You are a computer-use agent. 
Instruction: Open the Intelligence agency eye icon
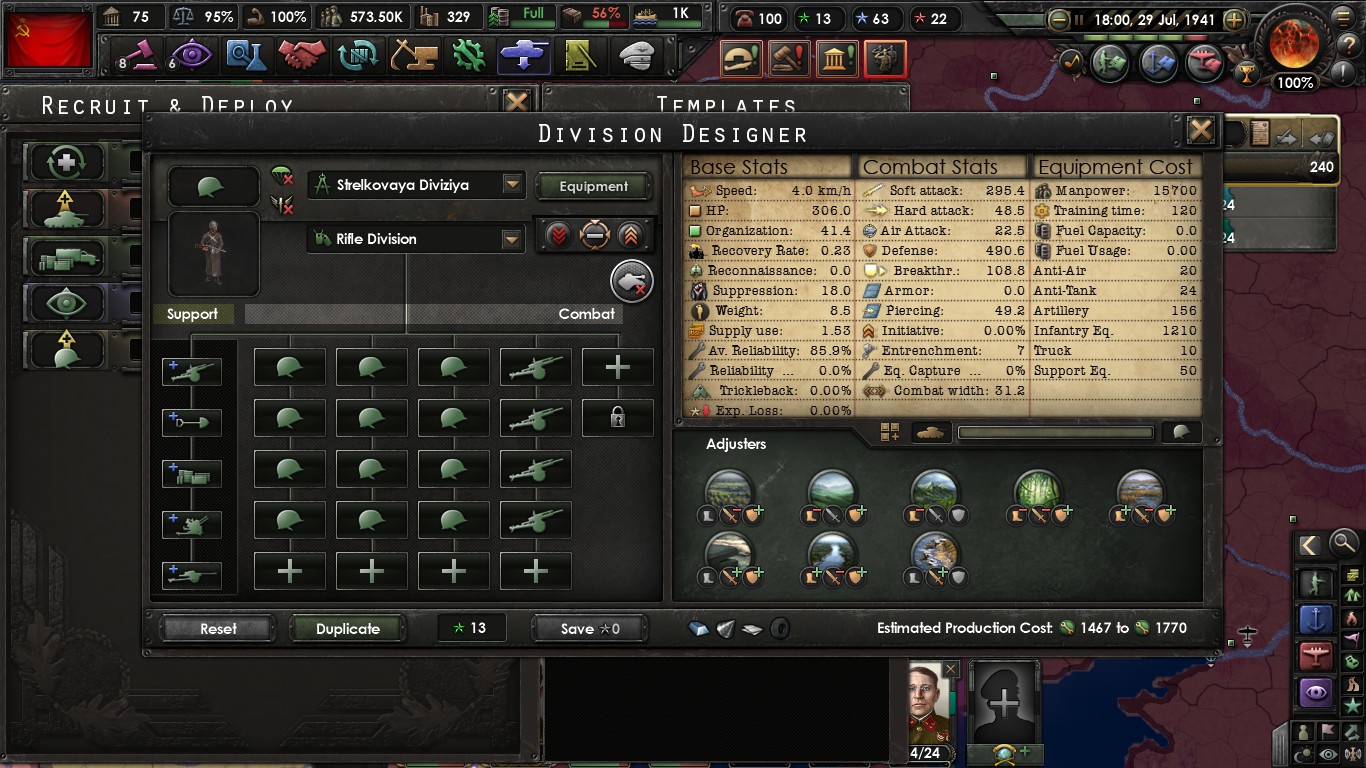(x=192, y=56)
